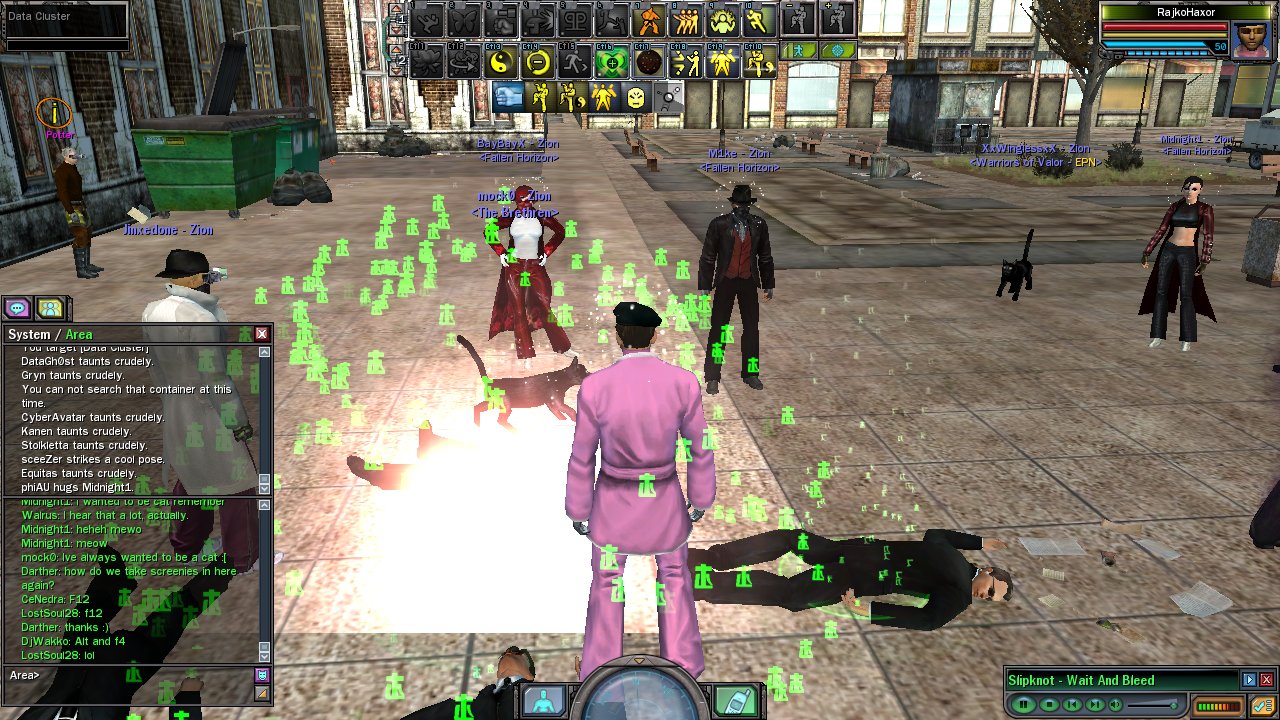Viewport: 1280px width, 720px height.
Task: Select the yellow face mask icon
Action: (636, 97)
